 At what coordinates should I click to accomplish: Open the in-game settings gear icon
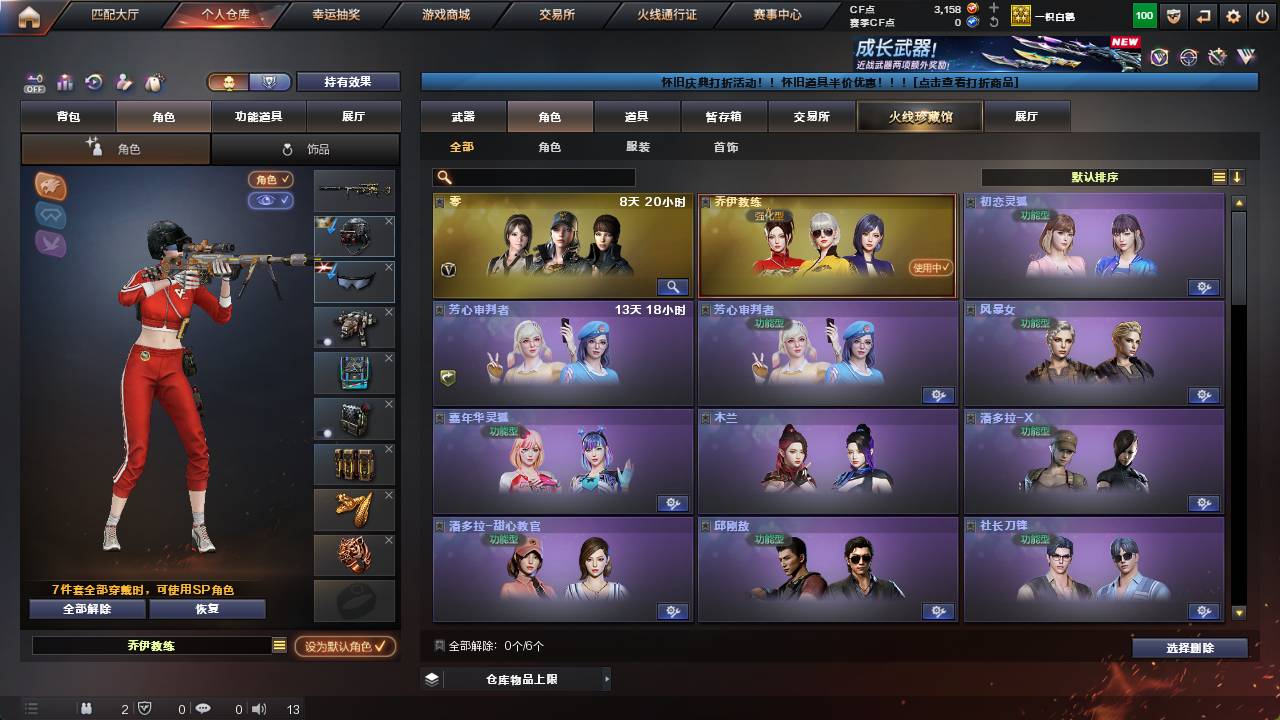(x=1233, y=16)
